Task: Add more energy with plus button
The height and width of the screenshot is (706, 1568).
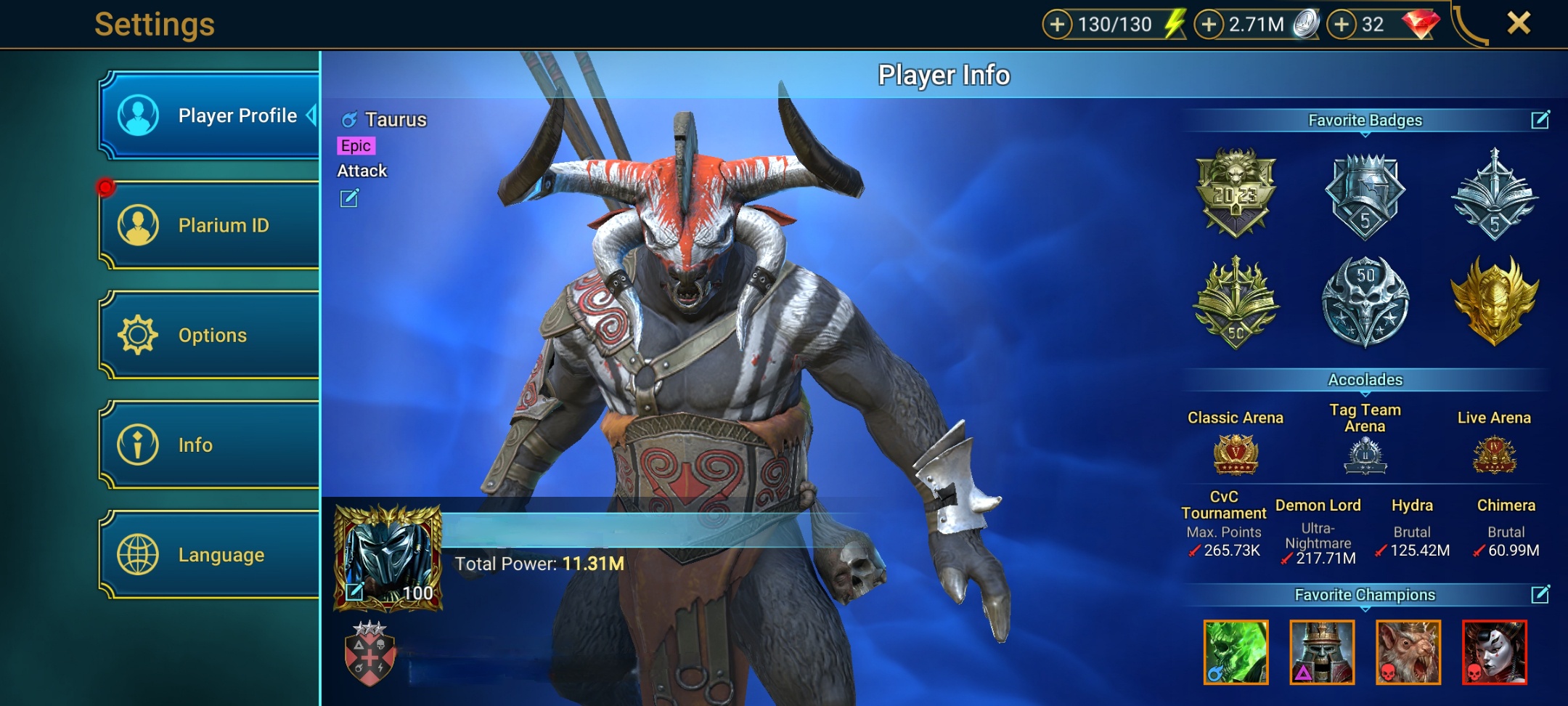Action: coord(1058,25)
